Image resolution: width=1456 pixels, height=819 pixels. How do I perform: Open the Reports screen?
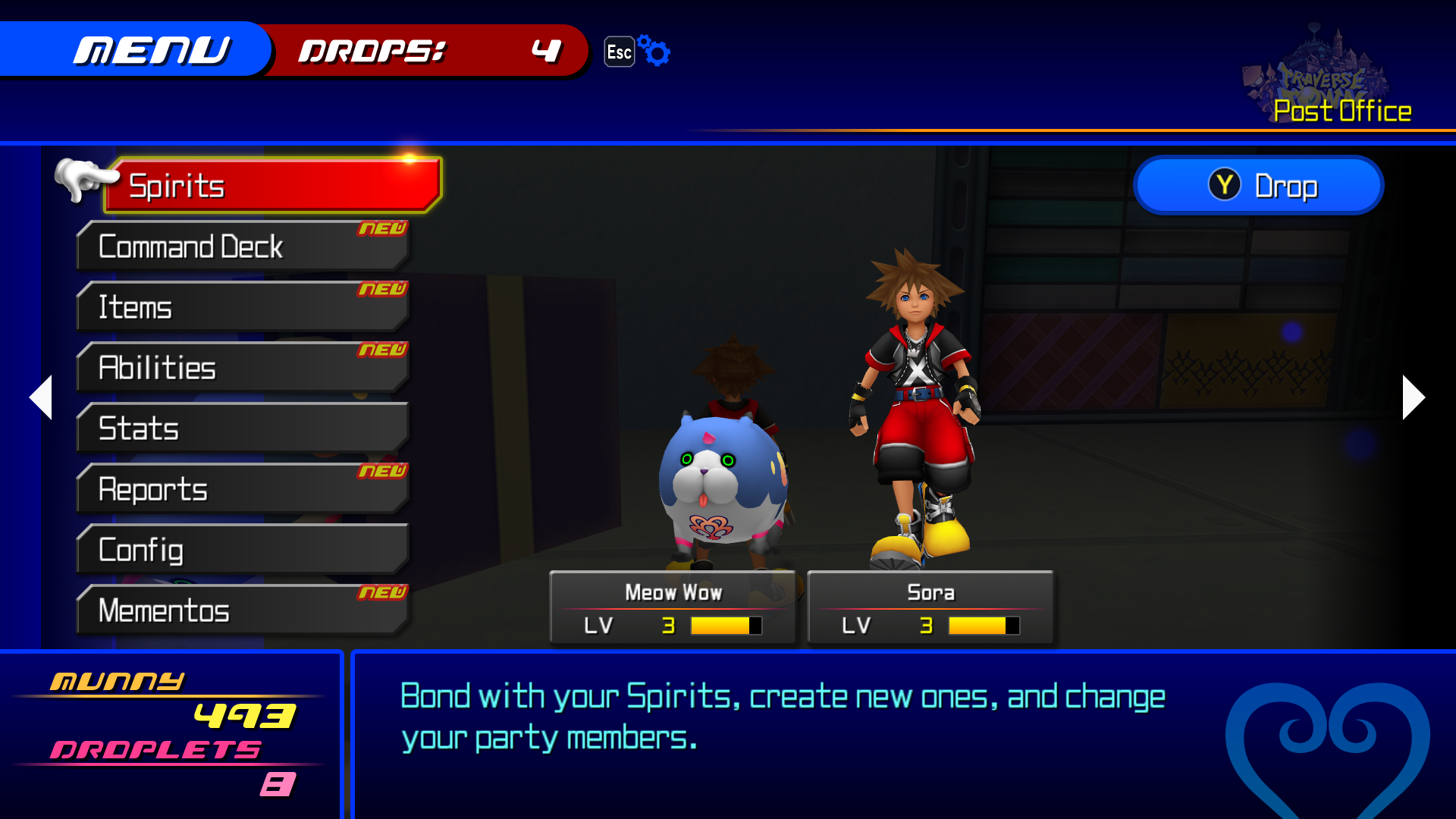click(x=243, y=489)
